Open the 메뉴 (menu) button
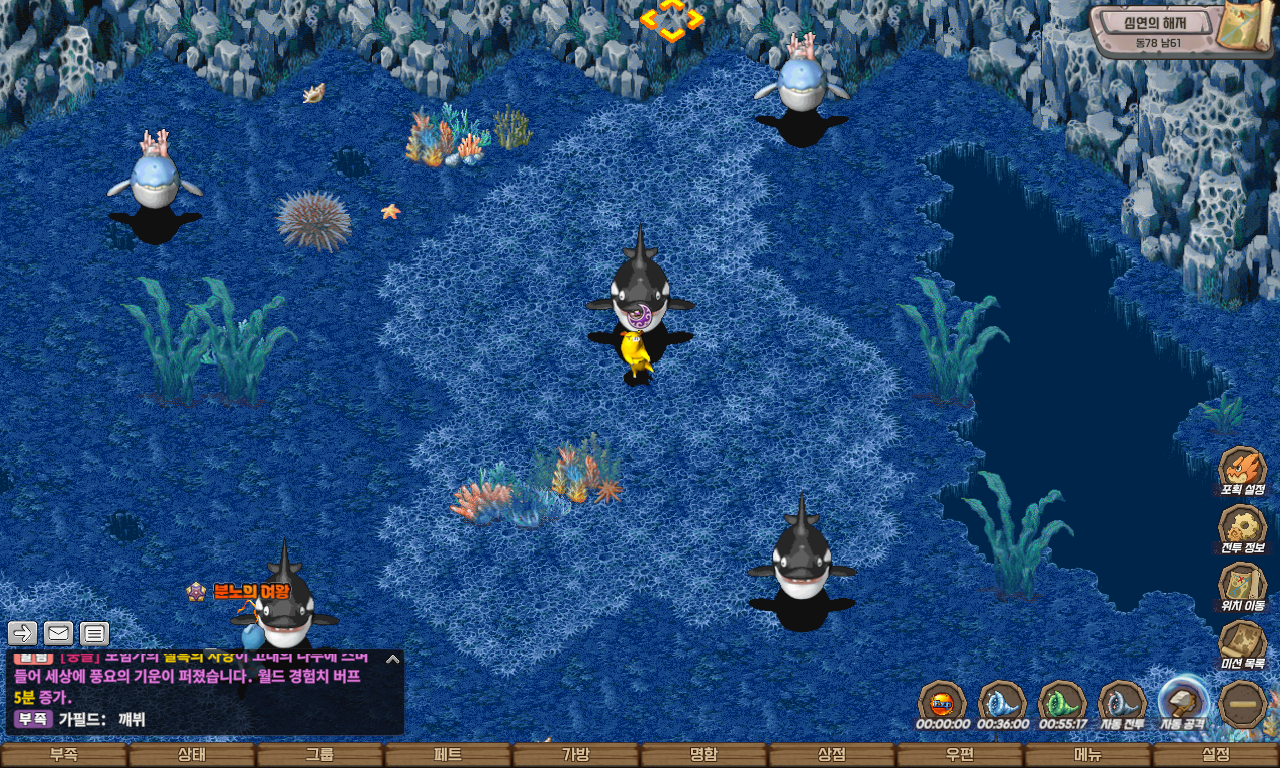Viewport: 1280px width, 768px height. [x=1088, y=755]
